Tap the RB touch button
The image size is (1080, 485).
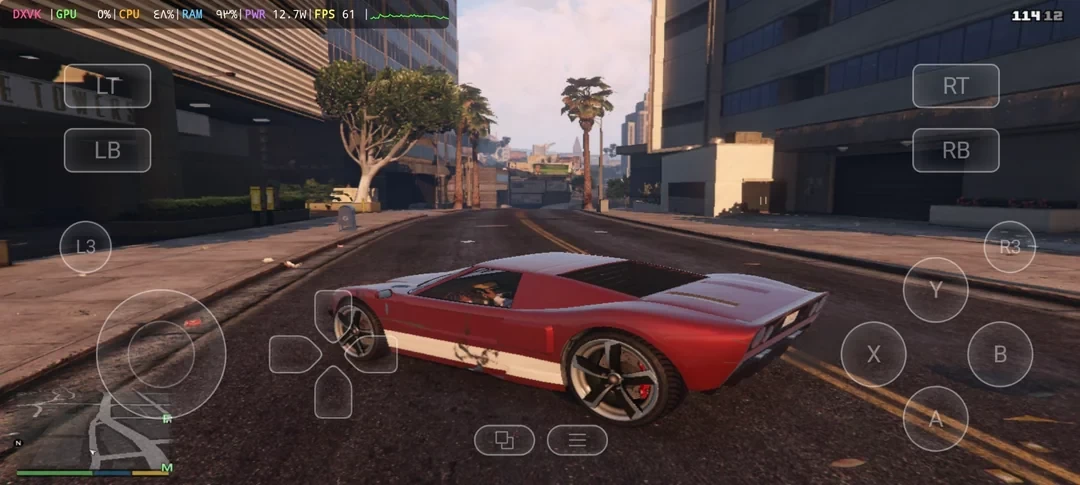point(955,150)
